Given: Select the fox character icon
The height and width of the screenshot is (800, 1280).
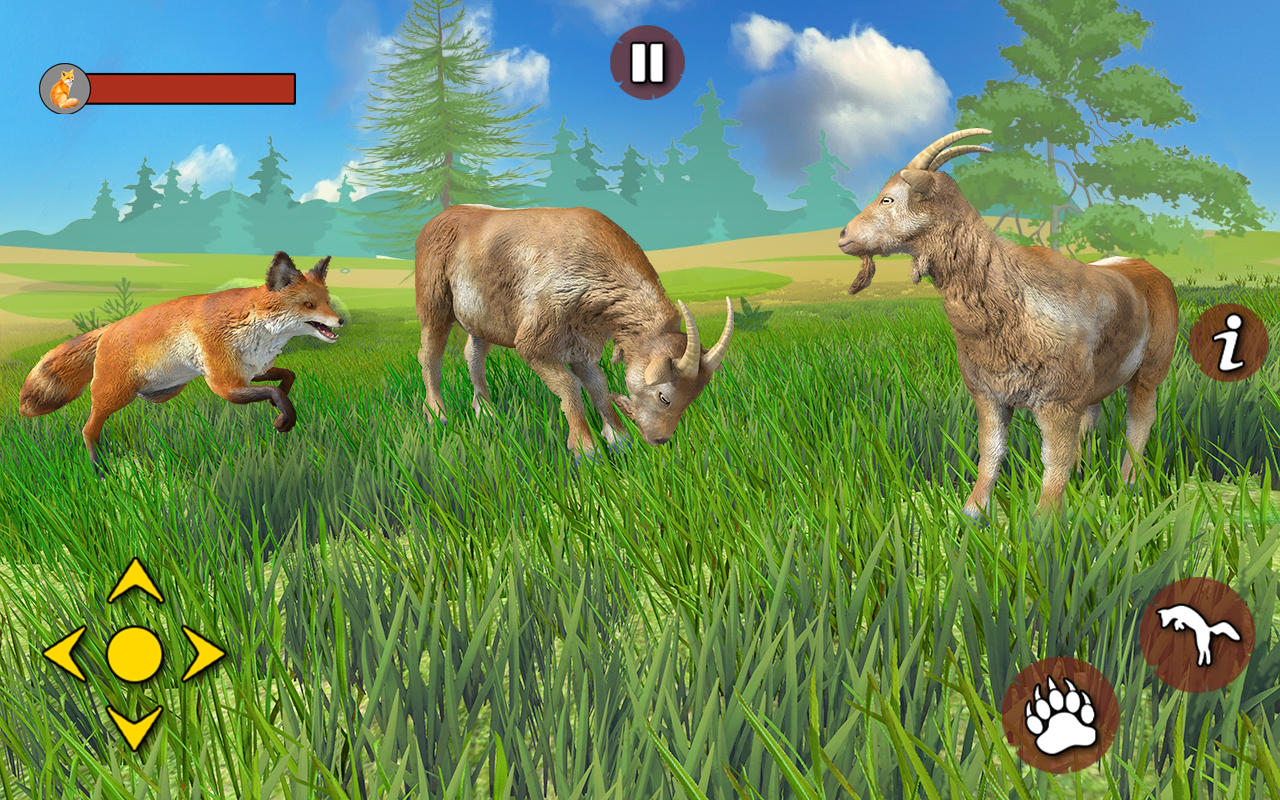Looking at the screenshot, I should (63, 88).
